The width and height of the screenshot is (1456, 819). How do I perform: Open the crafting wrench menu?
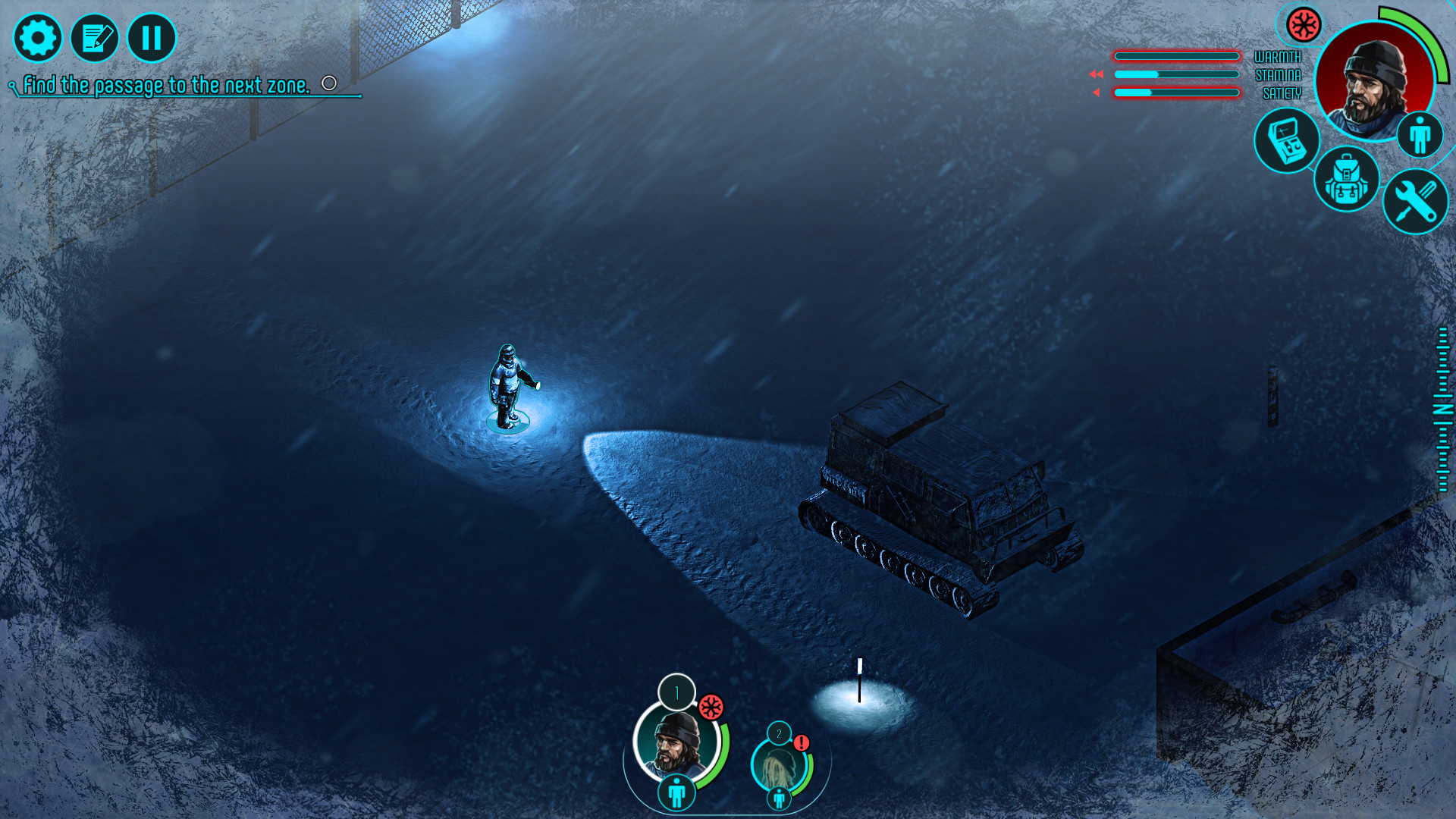pyautogui.click(x=1415, y=201)
